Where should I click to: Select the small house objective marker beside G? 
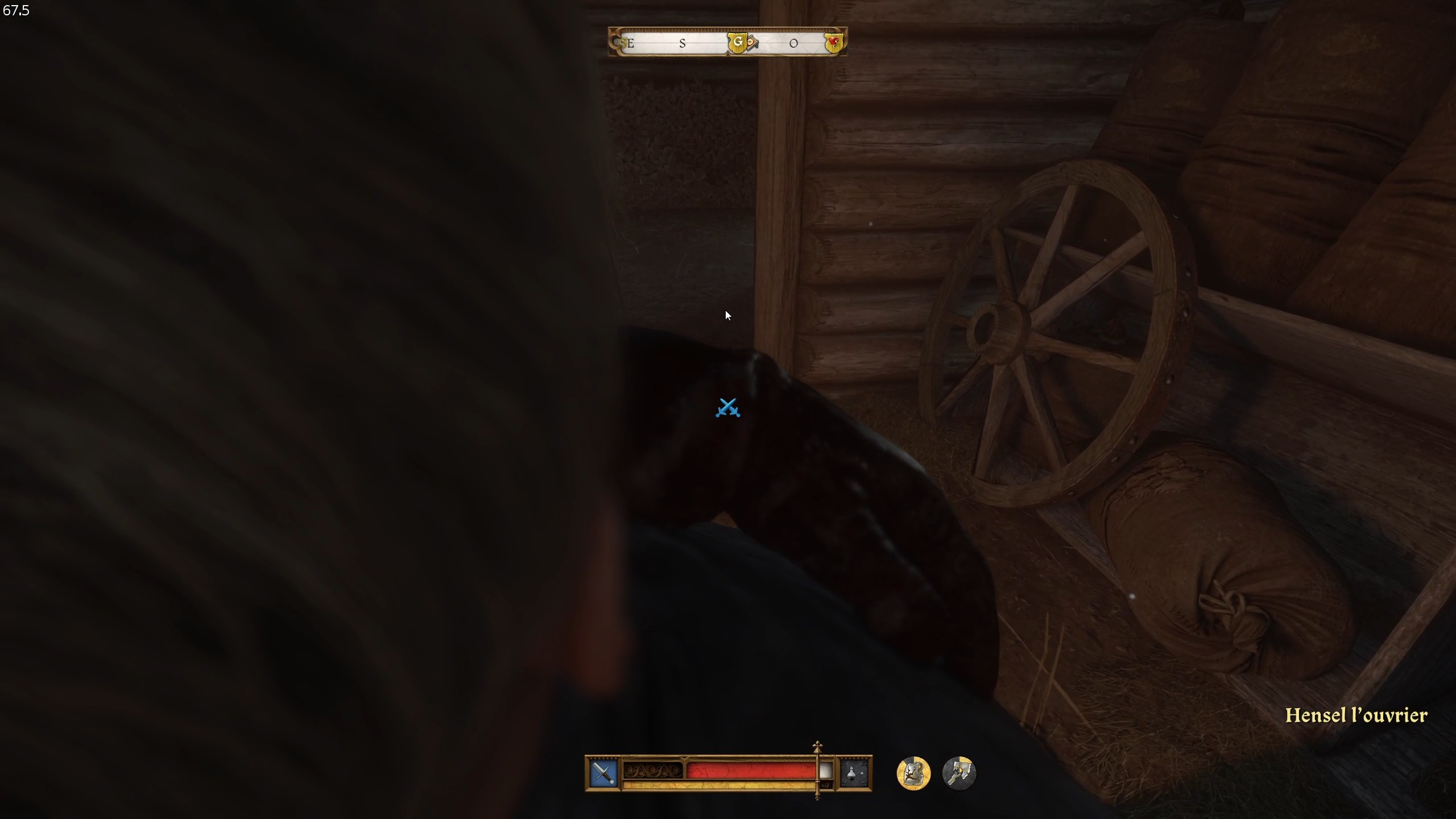751,43
